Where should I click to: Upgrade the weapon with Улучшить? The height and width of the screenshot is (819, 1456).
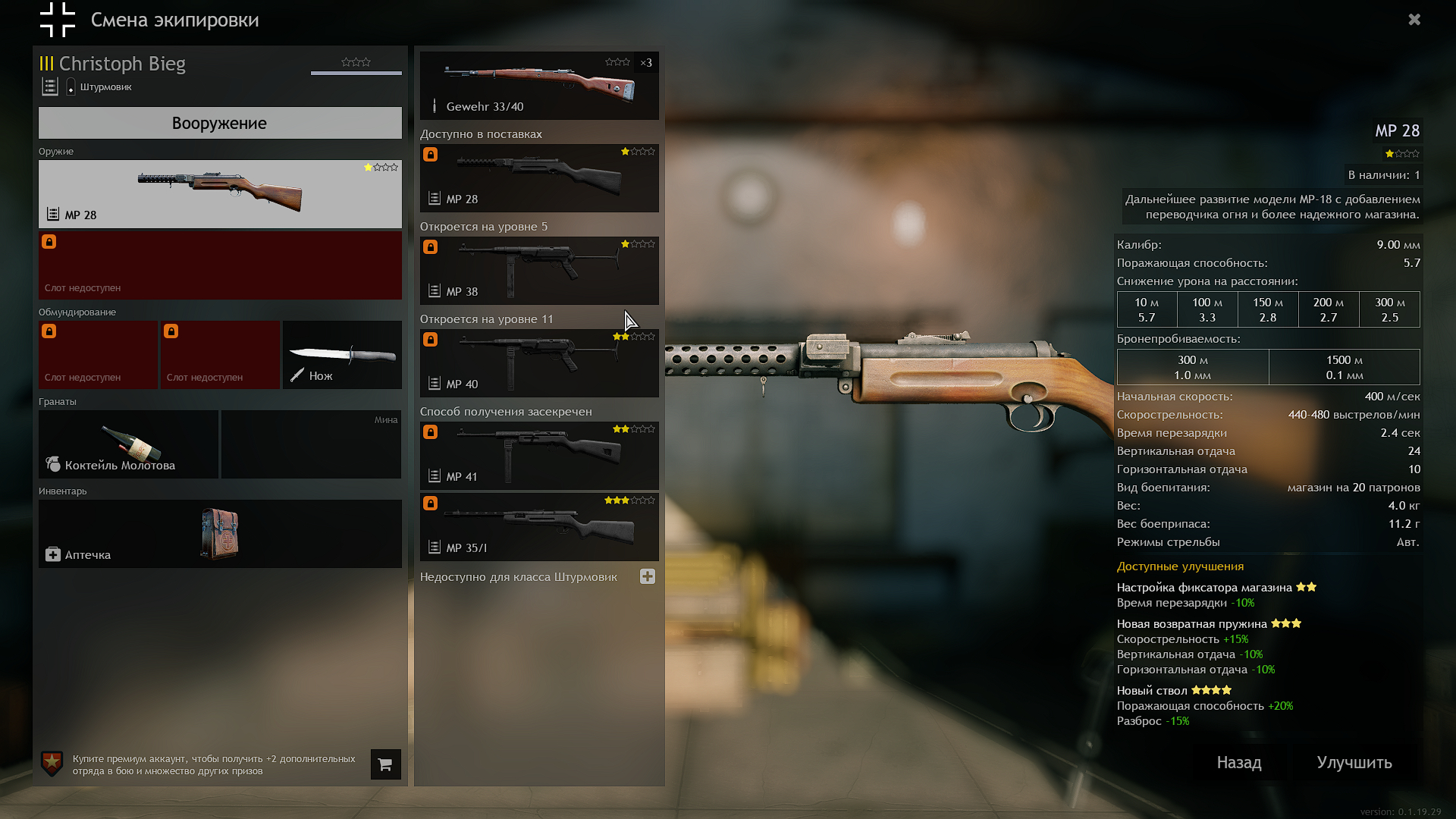[1354, 763]
